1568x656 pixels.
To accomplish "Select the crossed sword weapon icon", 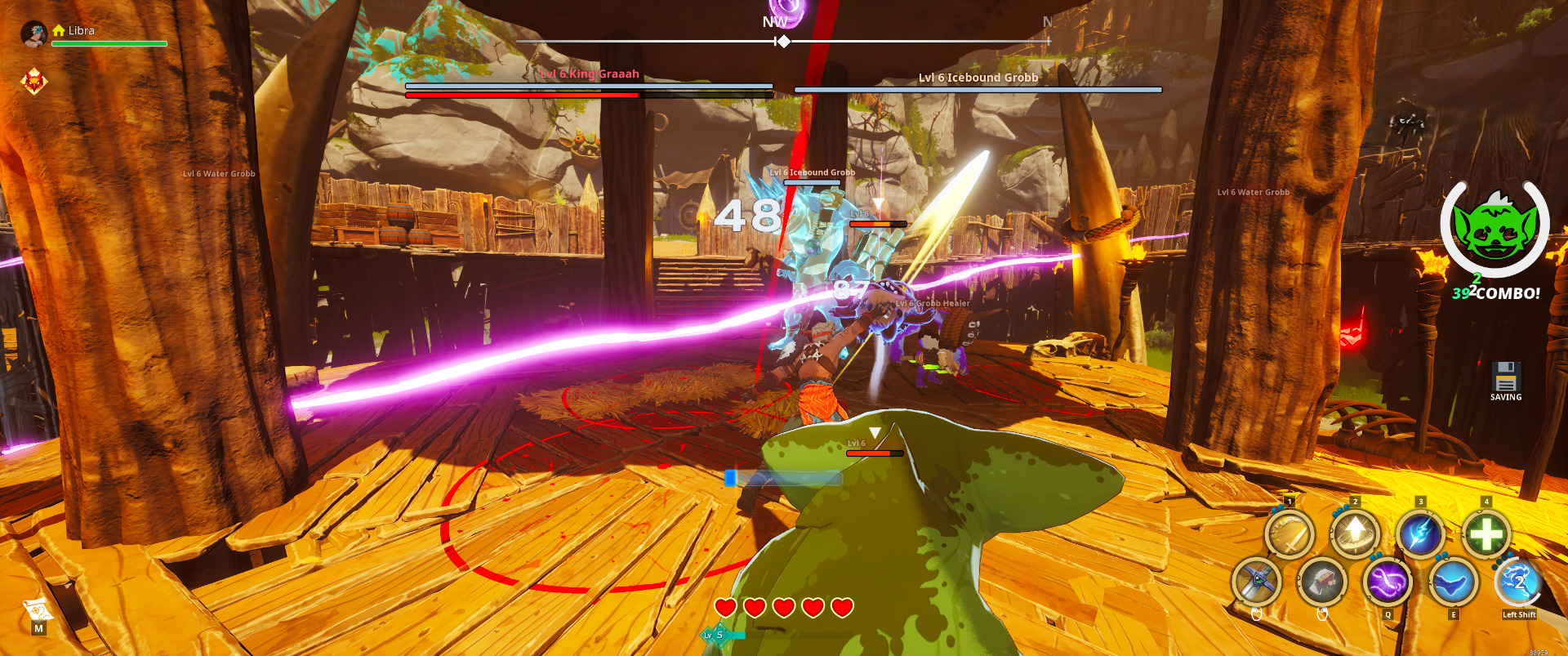I will tap(1257, 582).
